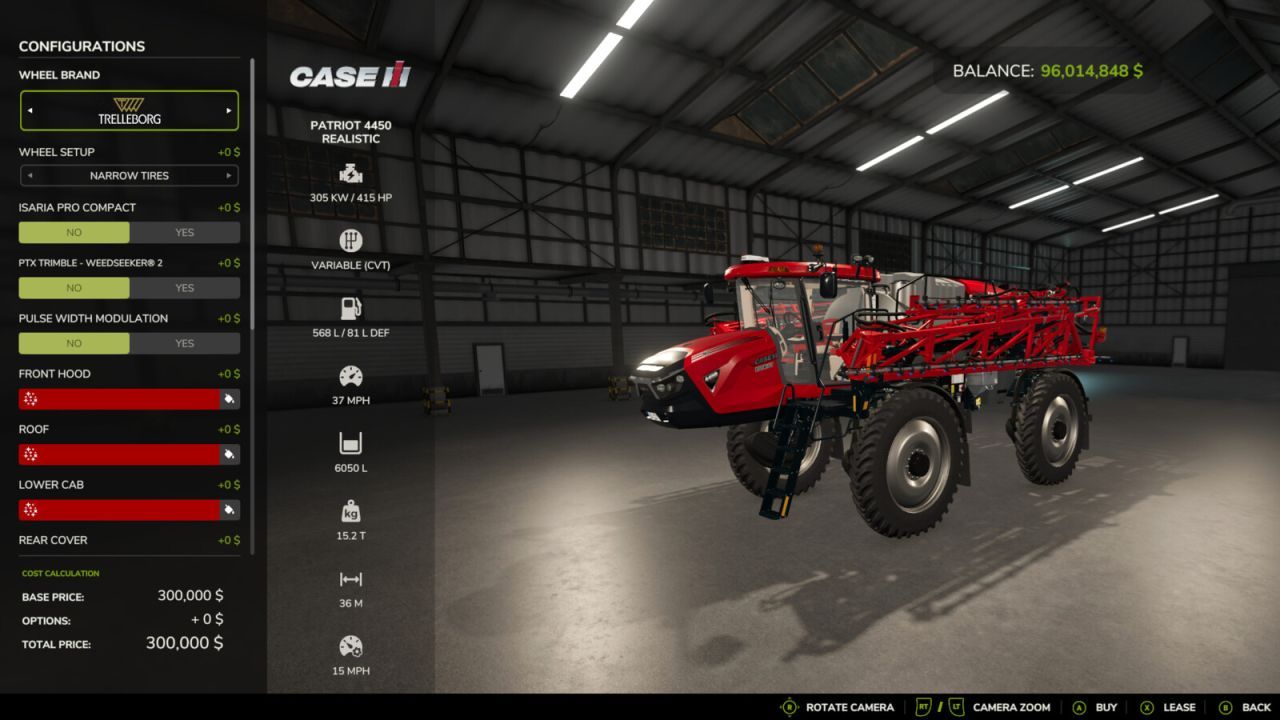Enable PTX Trimble WeedSeeker 2
Screen dimensions: 1280x720
(185, 288)
